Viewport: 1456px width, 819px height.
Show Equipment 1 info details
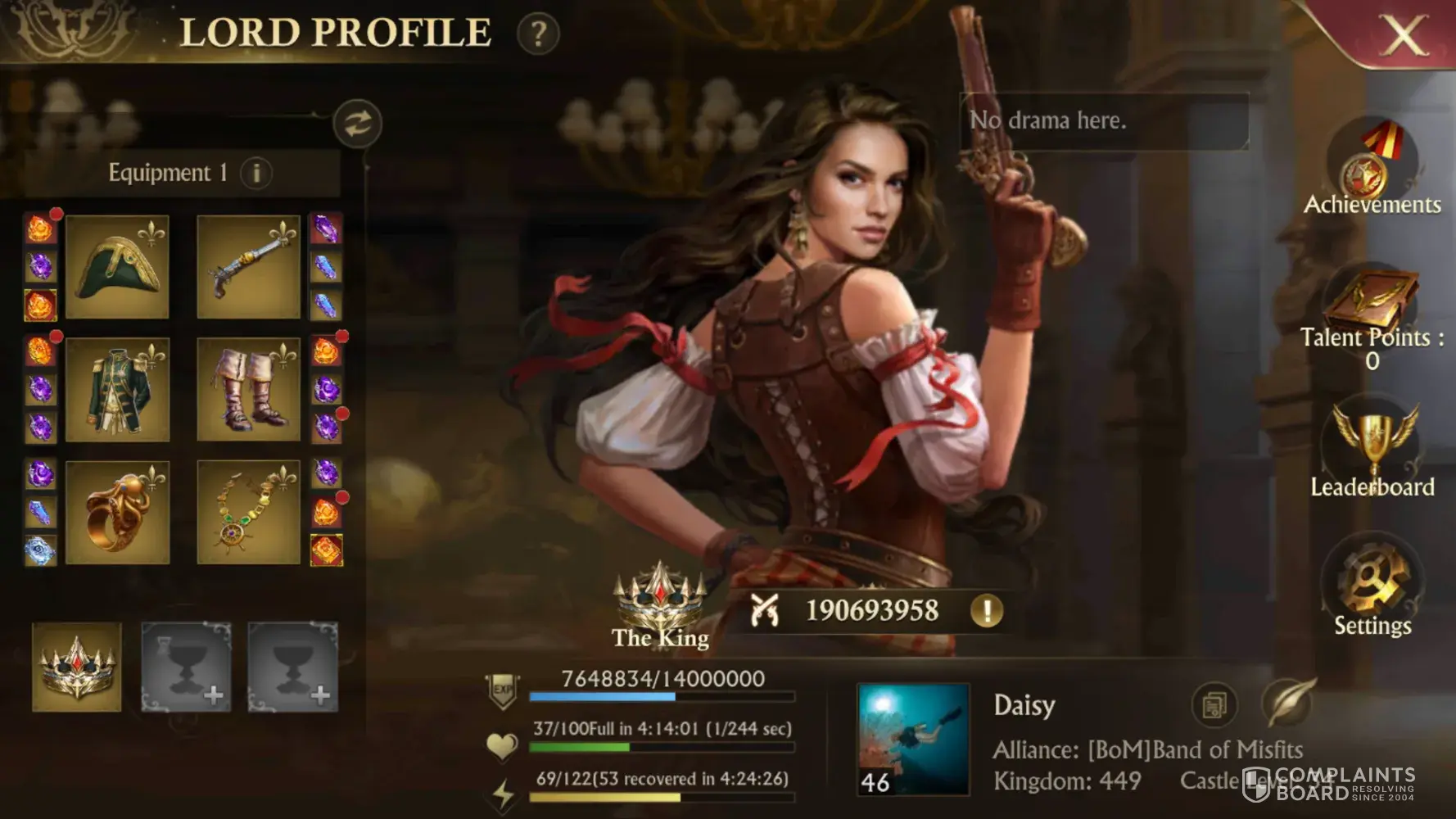(256, 173)
